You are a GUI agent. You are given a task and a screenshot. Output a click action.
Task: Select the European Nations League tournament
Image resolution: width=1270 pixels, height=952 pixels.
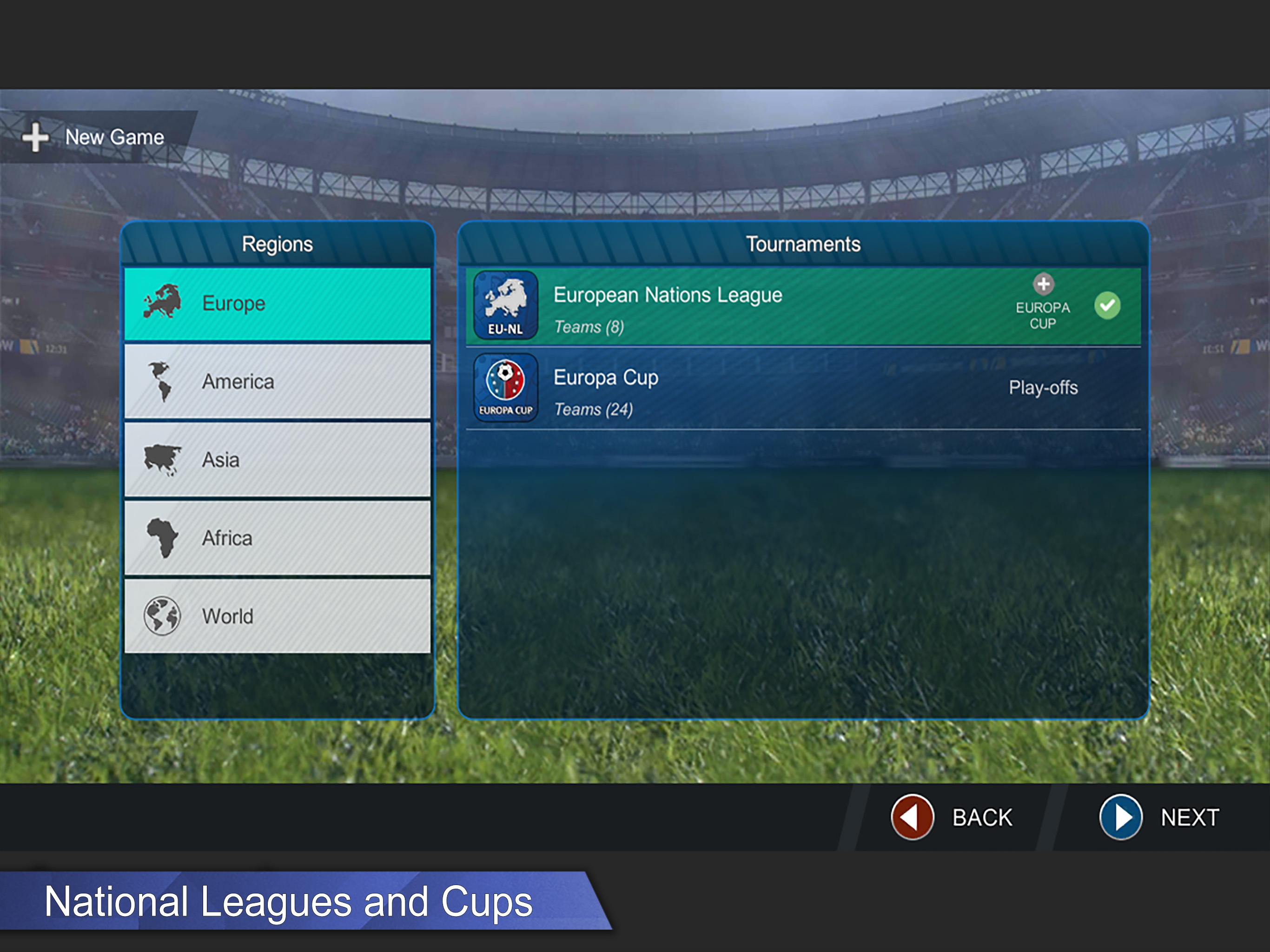[718, 307]
